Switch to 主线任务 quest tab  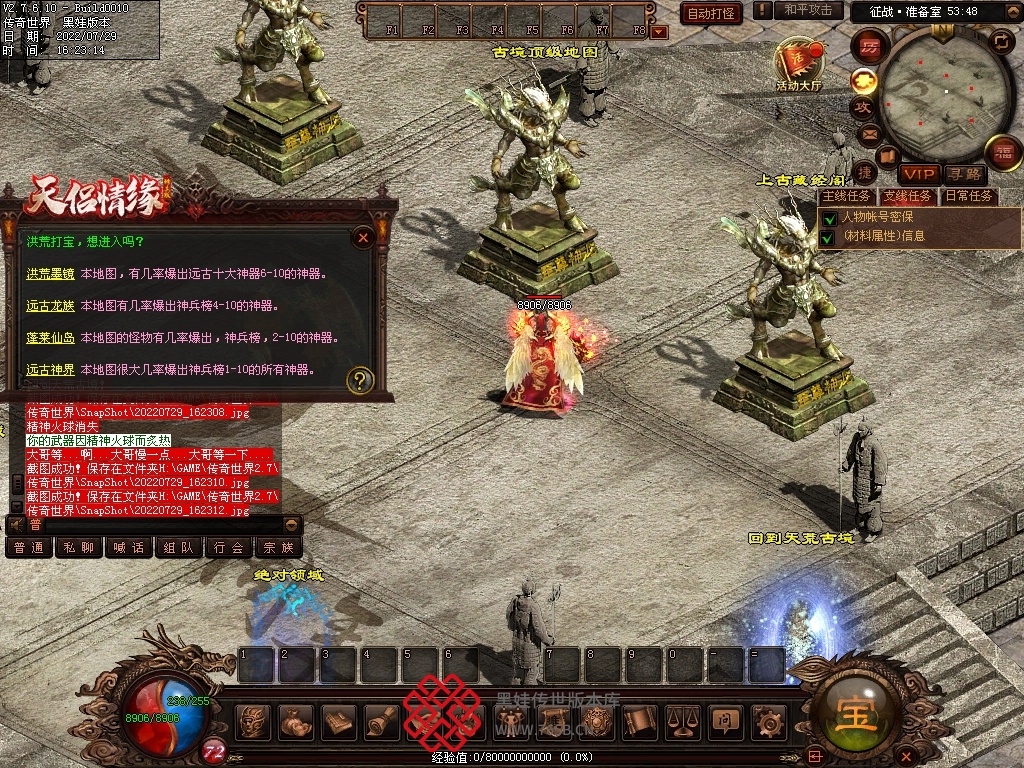click(x=847, y=196)
